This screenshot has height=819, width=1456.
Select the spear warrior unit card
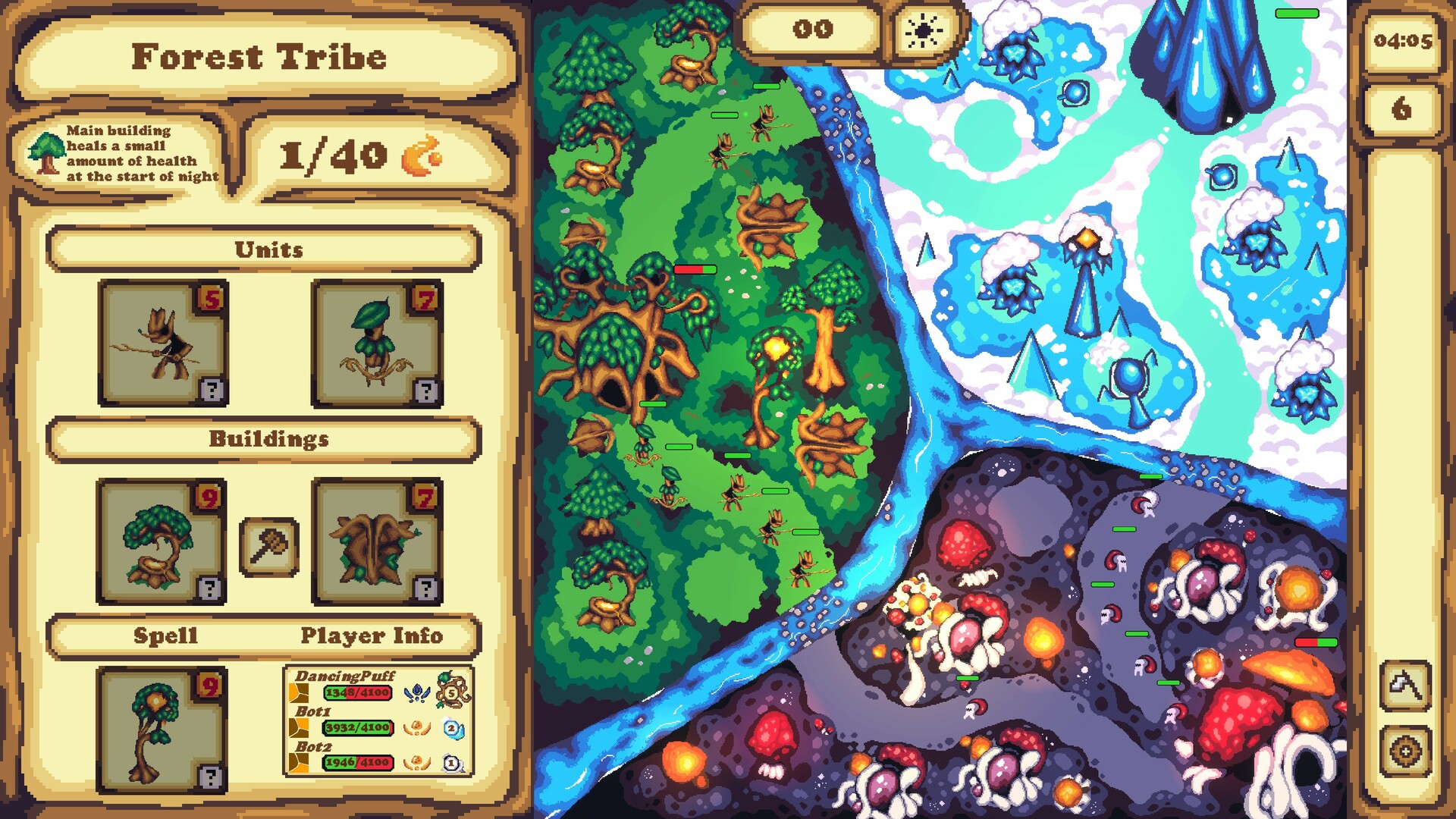tap(162, 341)
